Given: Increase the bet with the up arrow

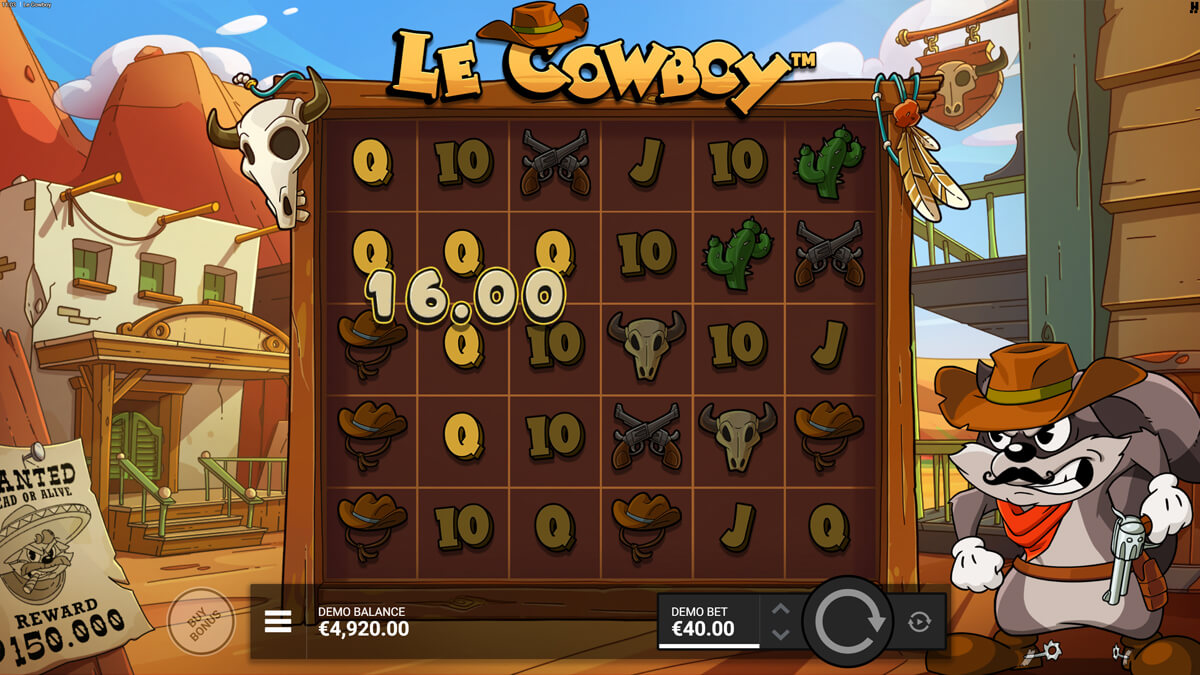Looking at the screenshot, I should (x=781, y=609).
